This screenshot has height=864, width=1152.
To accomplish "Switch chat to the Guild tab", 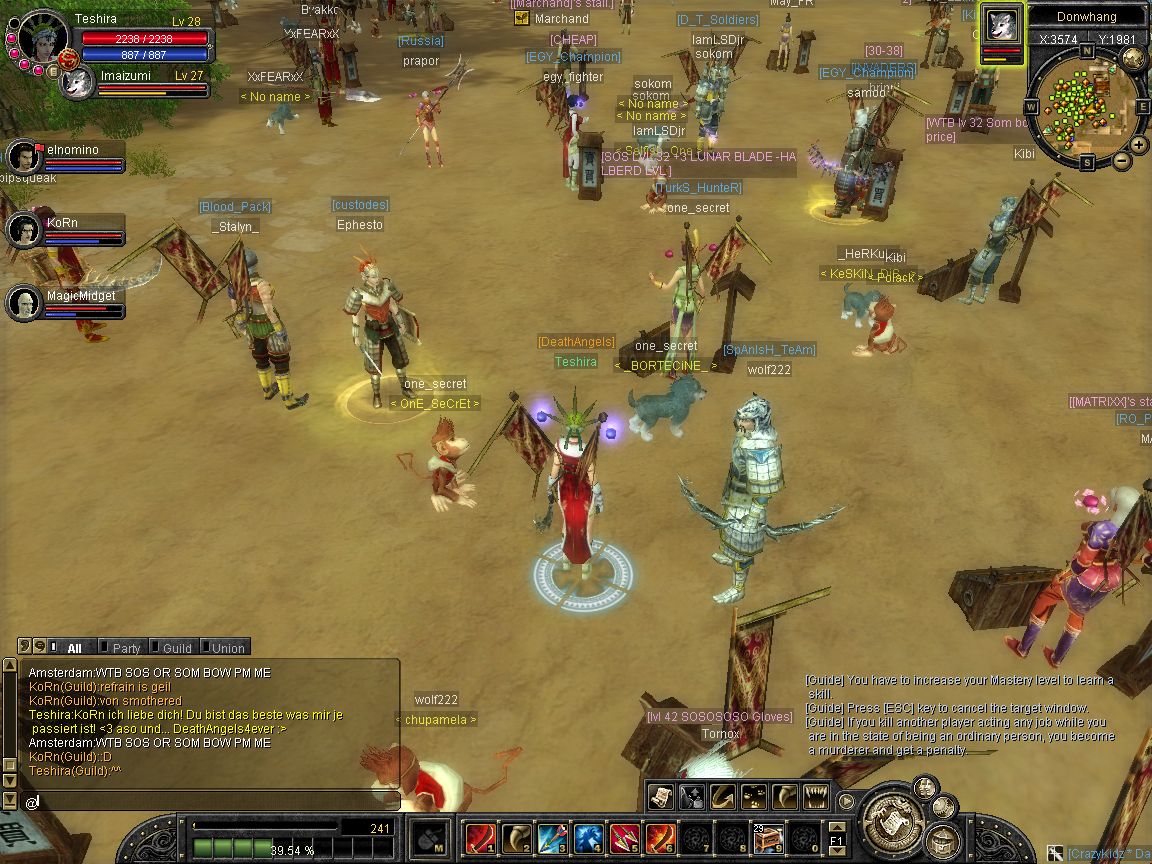I will click(175, 648).
